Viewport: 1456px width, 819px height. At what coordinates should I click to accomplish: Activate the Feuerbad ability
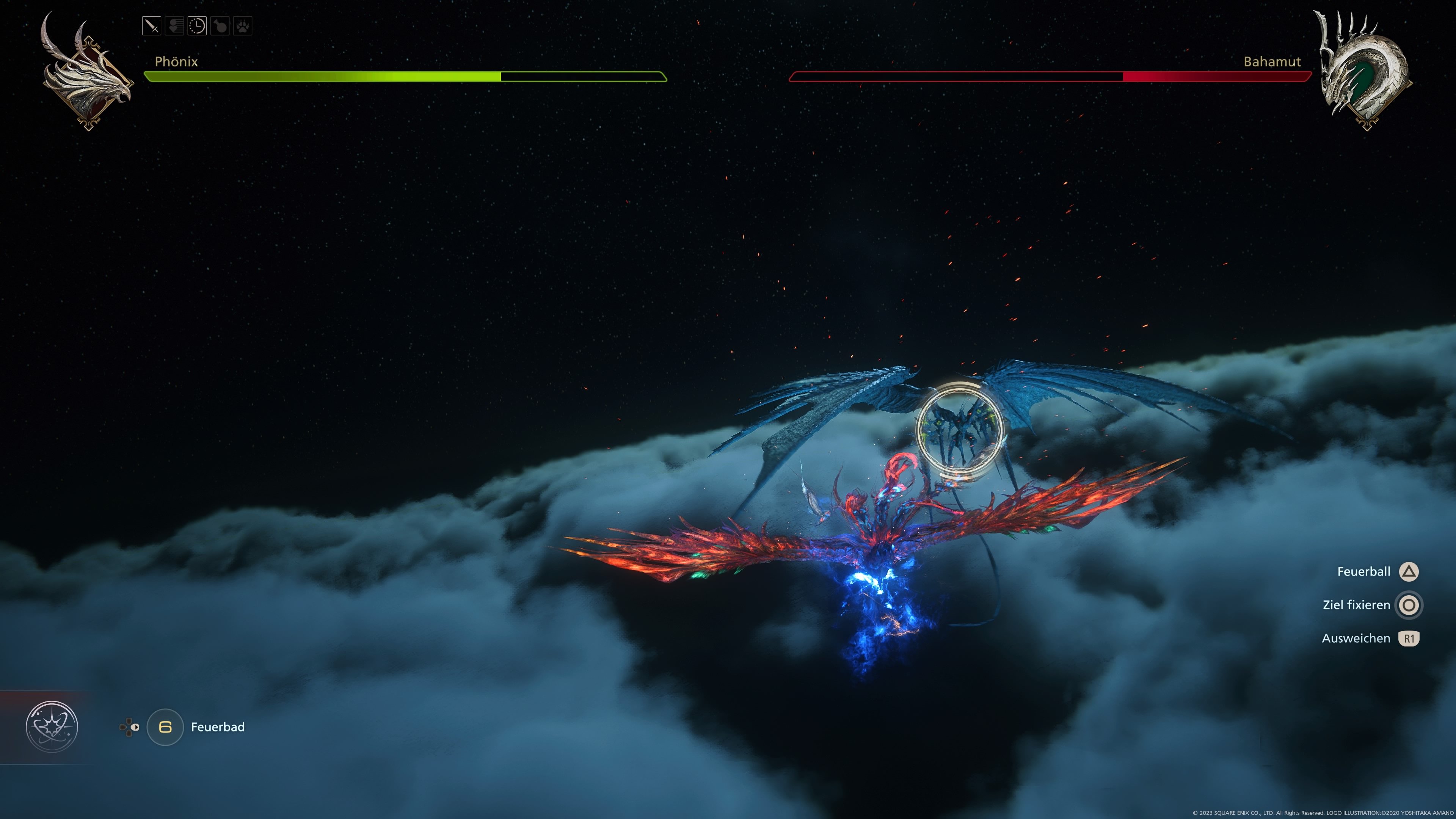tap(218, 727)
